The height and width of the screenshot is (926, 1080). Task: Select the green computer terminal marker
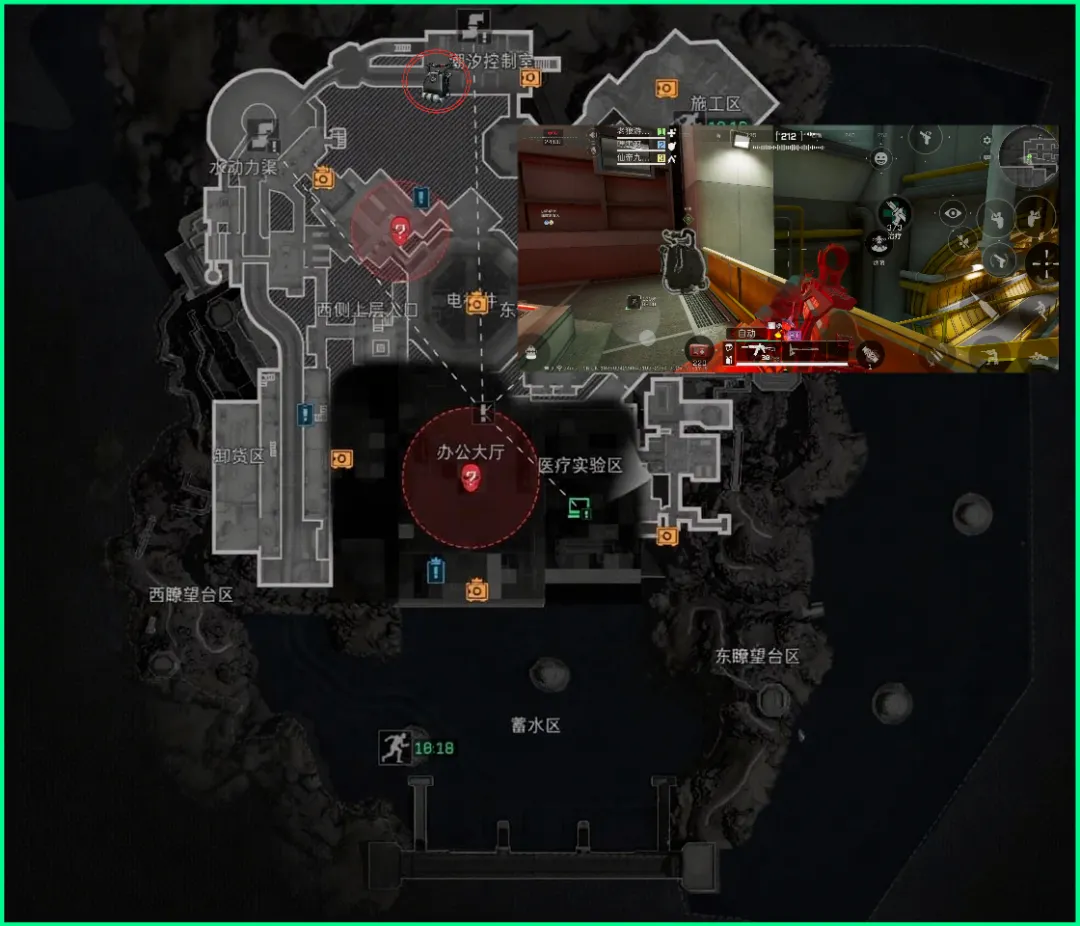click(x=578, y=508)
